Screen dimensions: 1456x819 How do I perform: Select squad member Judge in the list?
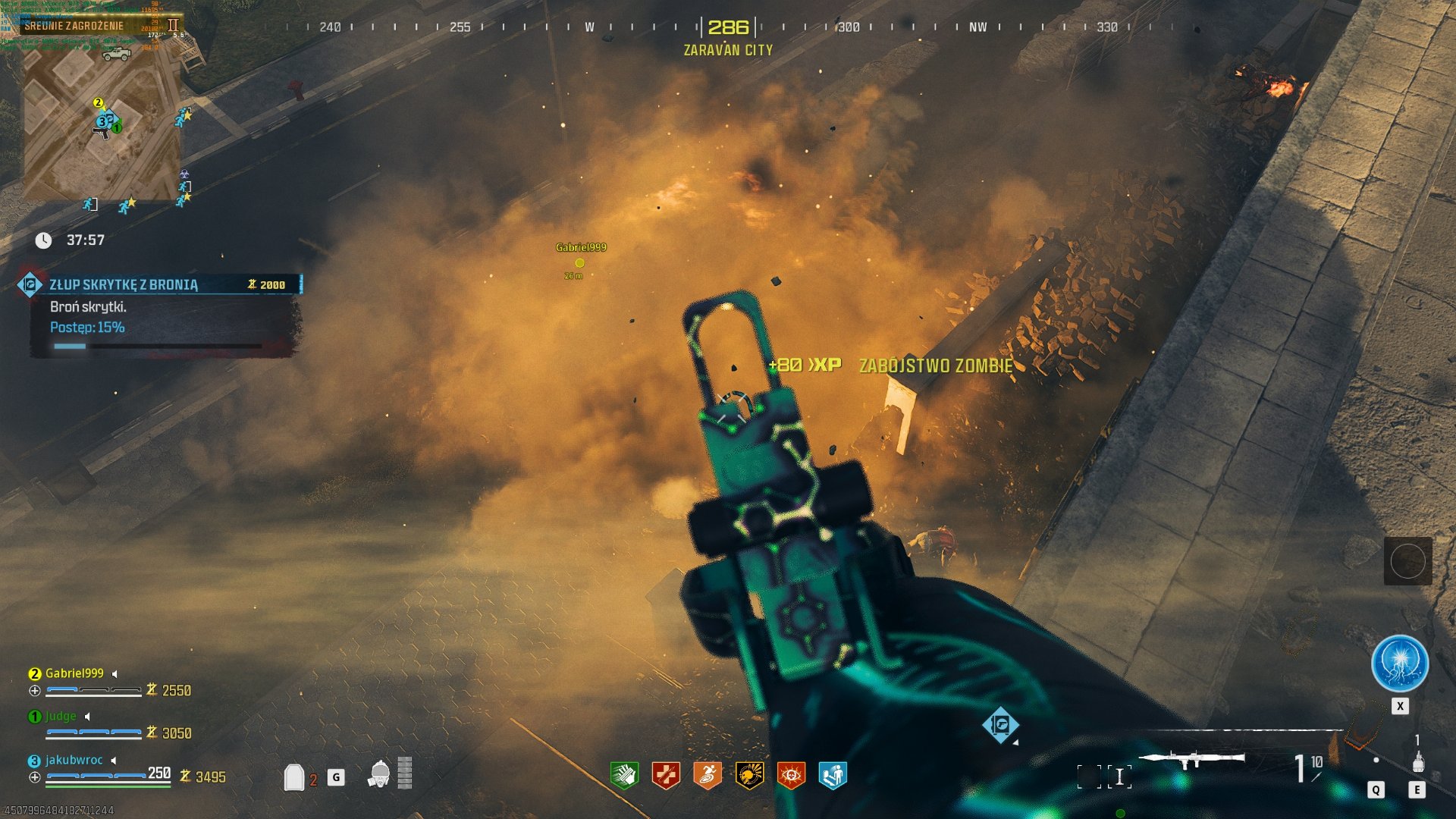(x=61, y=717)
